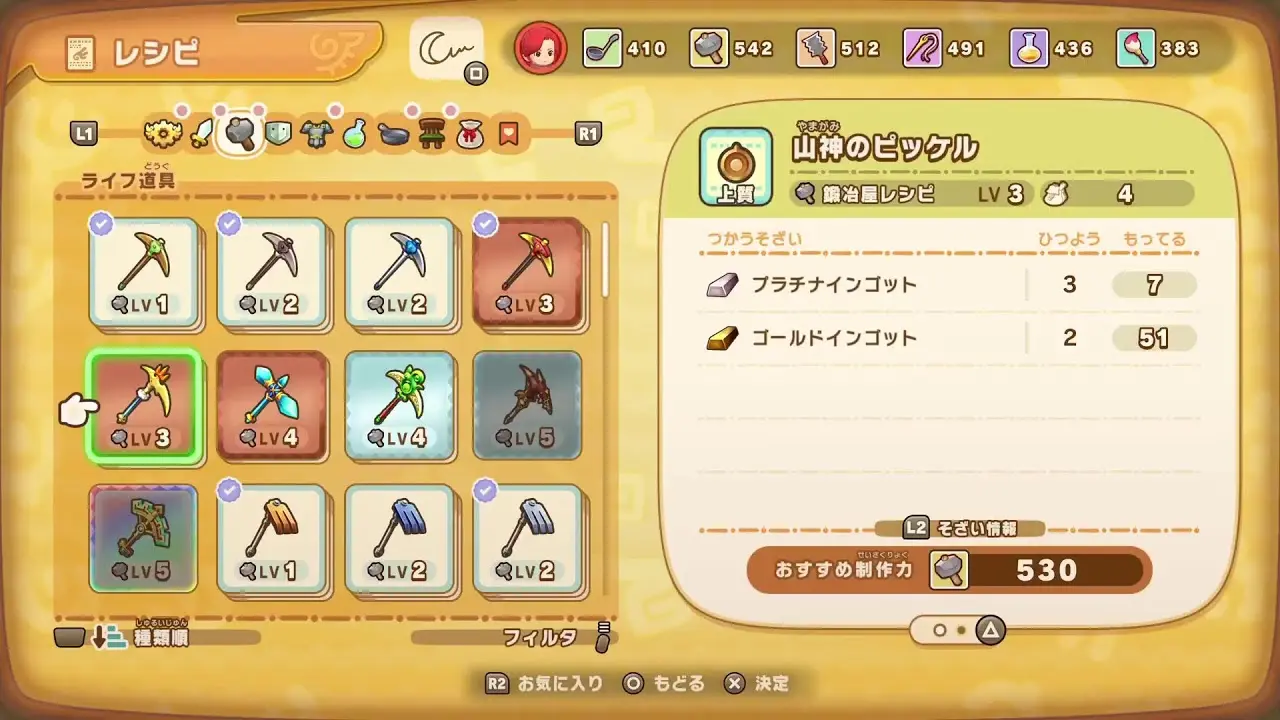This screenshot has width=1280, height=720.
Task: Change the 種類順 sort order
Action: pyautogui.click(x=160, y=637)
